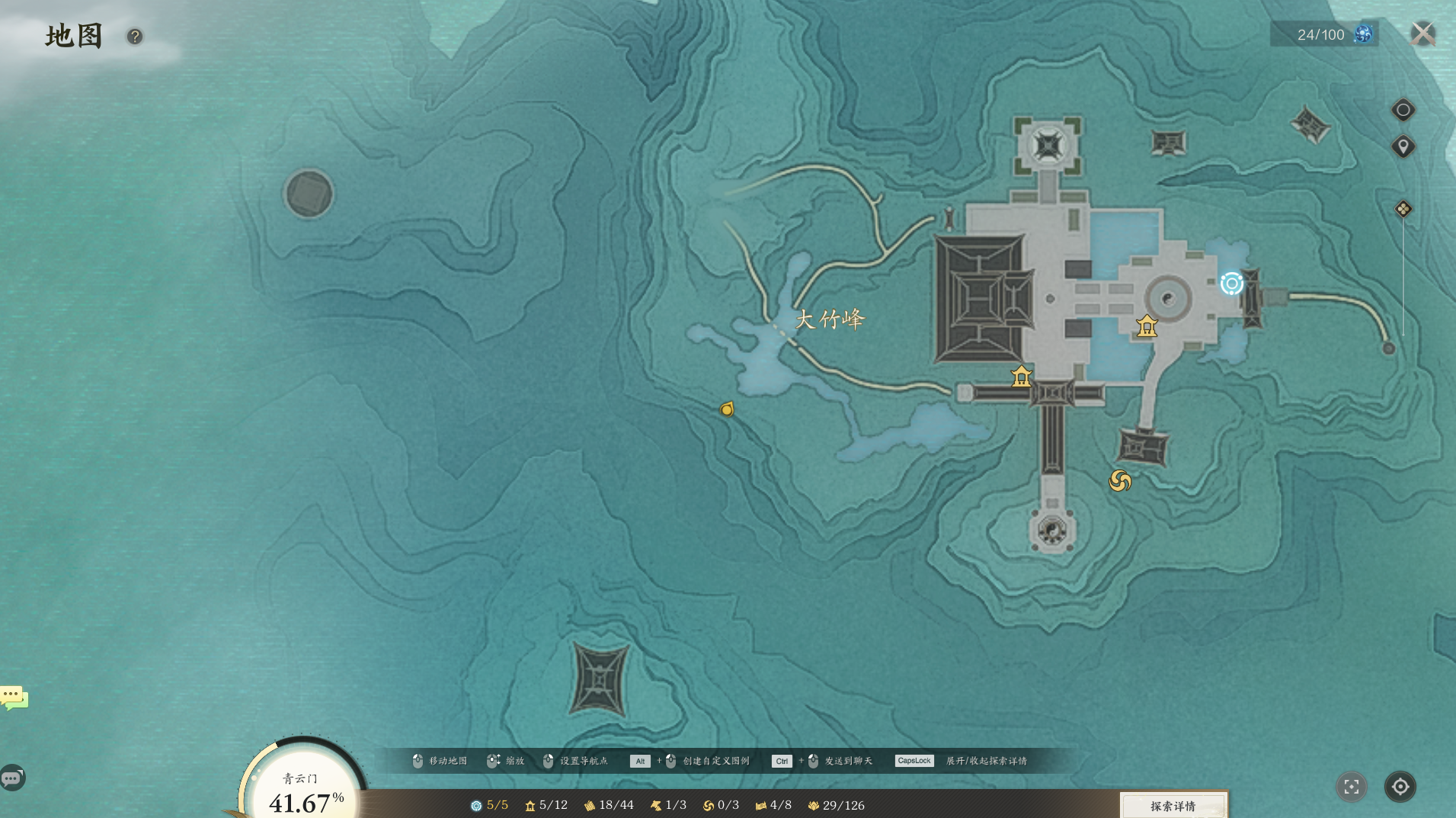The image size is (1456, 818).
Task: Select the small yellow teardrop map marker
Action: pyautogui.click(x=727, y=409)
